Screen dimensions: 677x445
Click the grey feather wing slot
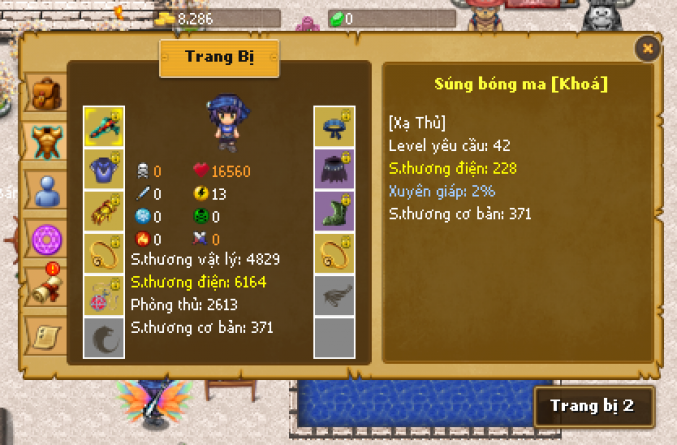pyautogui.click(x=334, y=295)
